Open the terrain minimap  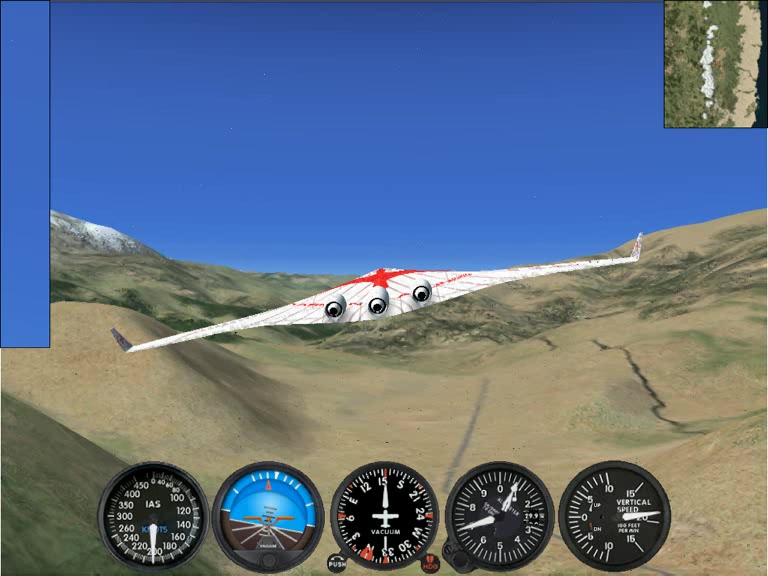(x=715, y=63)
